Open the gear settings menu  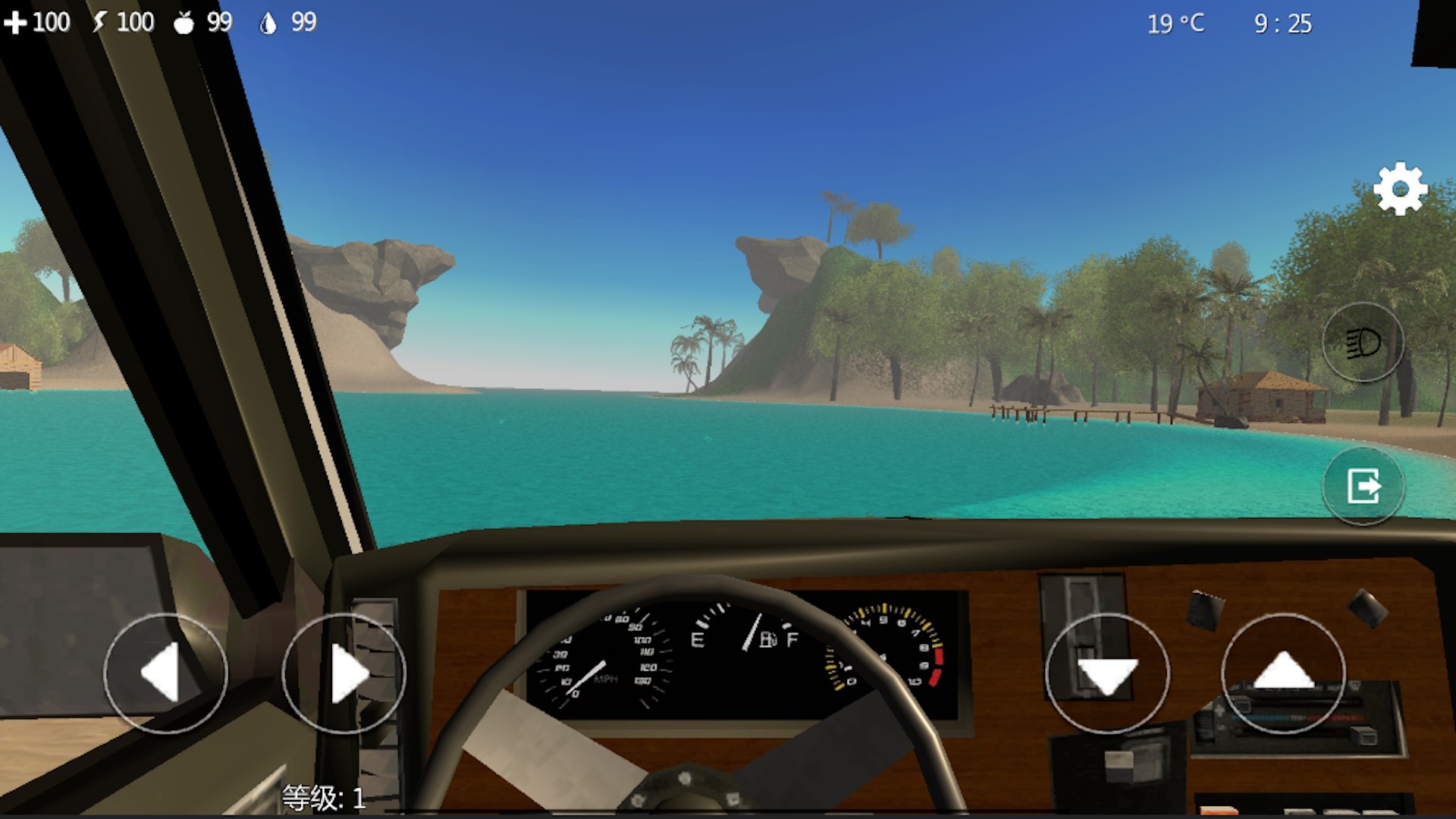point(1400,189)
